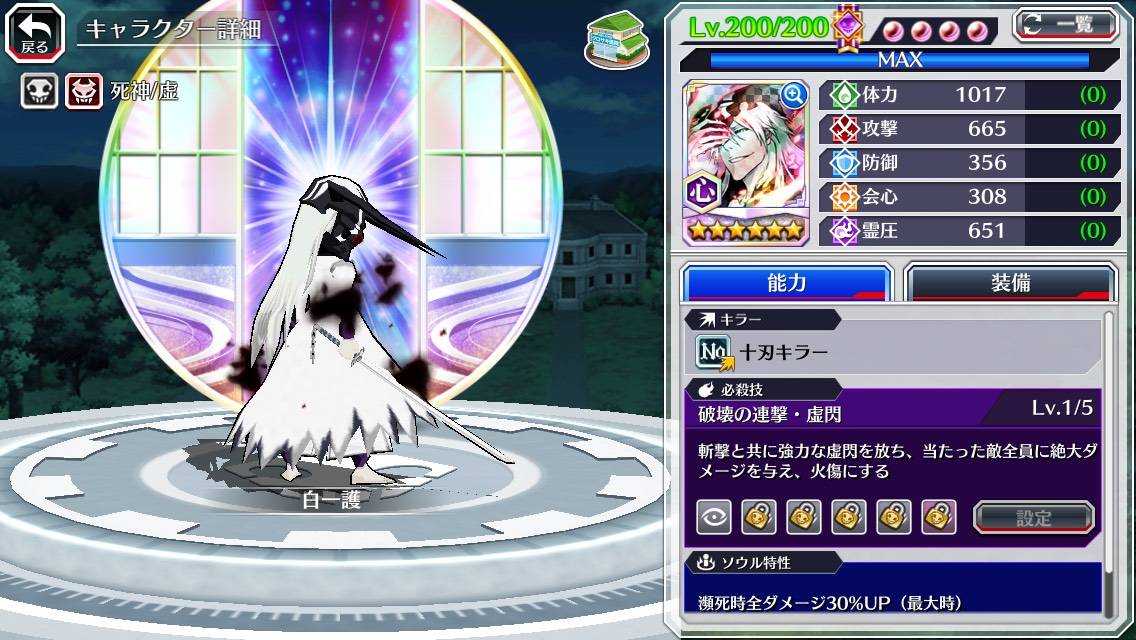Open the 一覧 character list
The height and width of the screenshot is (640, 1136).
(1065, 24)
